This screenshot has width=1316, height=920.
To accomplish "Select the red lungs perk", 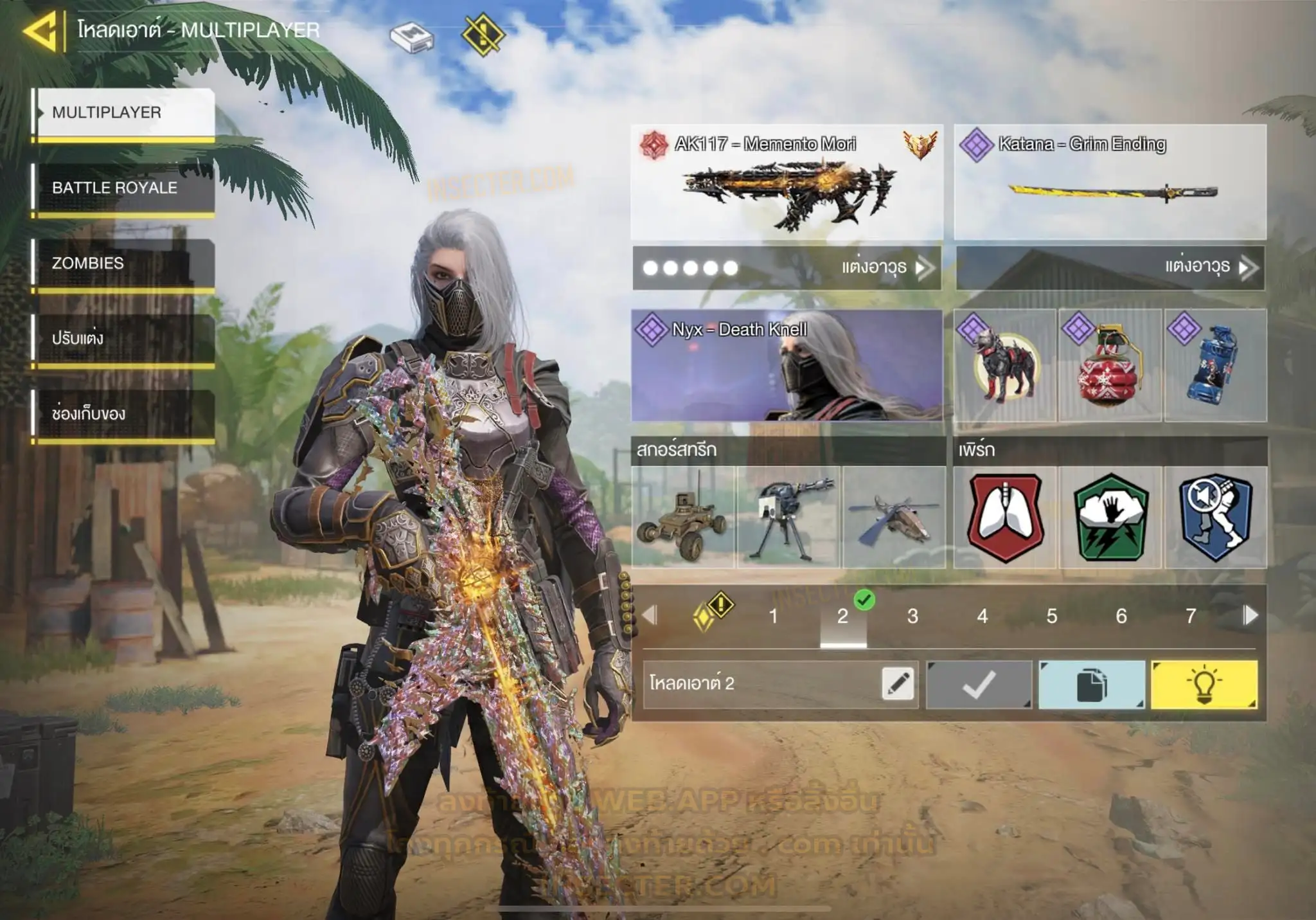I will tap(1004, 518).
